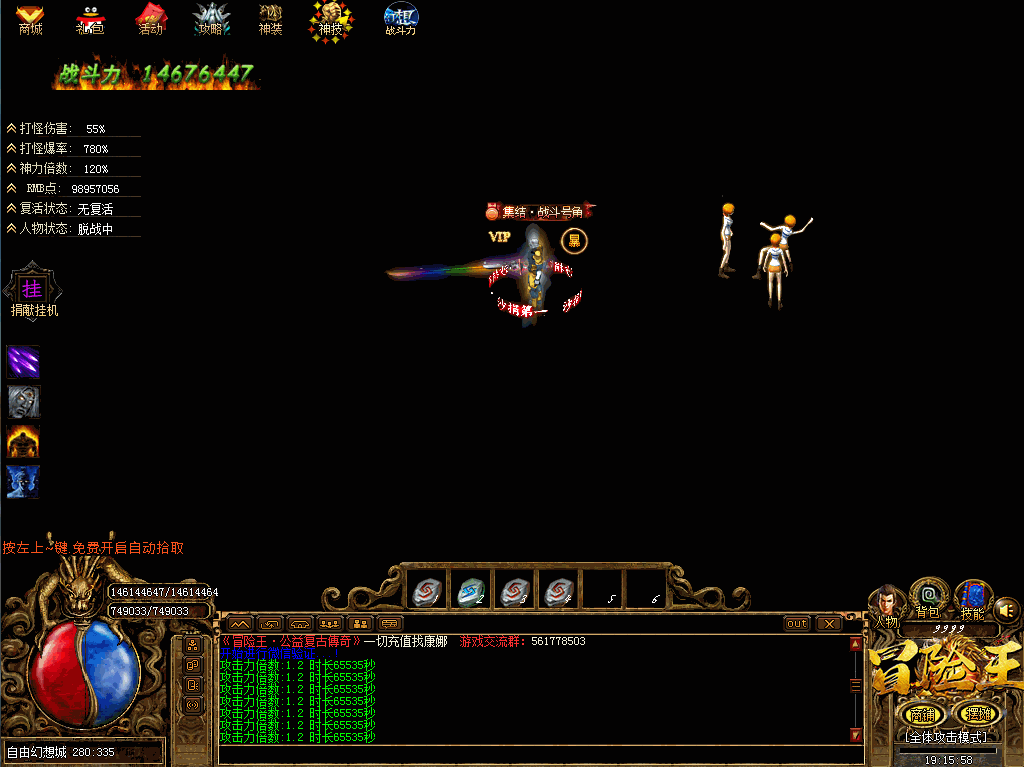Open the 背包 backpack
This screenshot has height=767, width=1024.
click(929, 598)
